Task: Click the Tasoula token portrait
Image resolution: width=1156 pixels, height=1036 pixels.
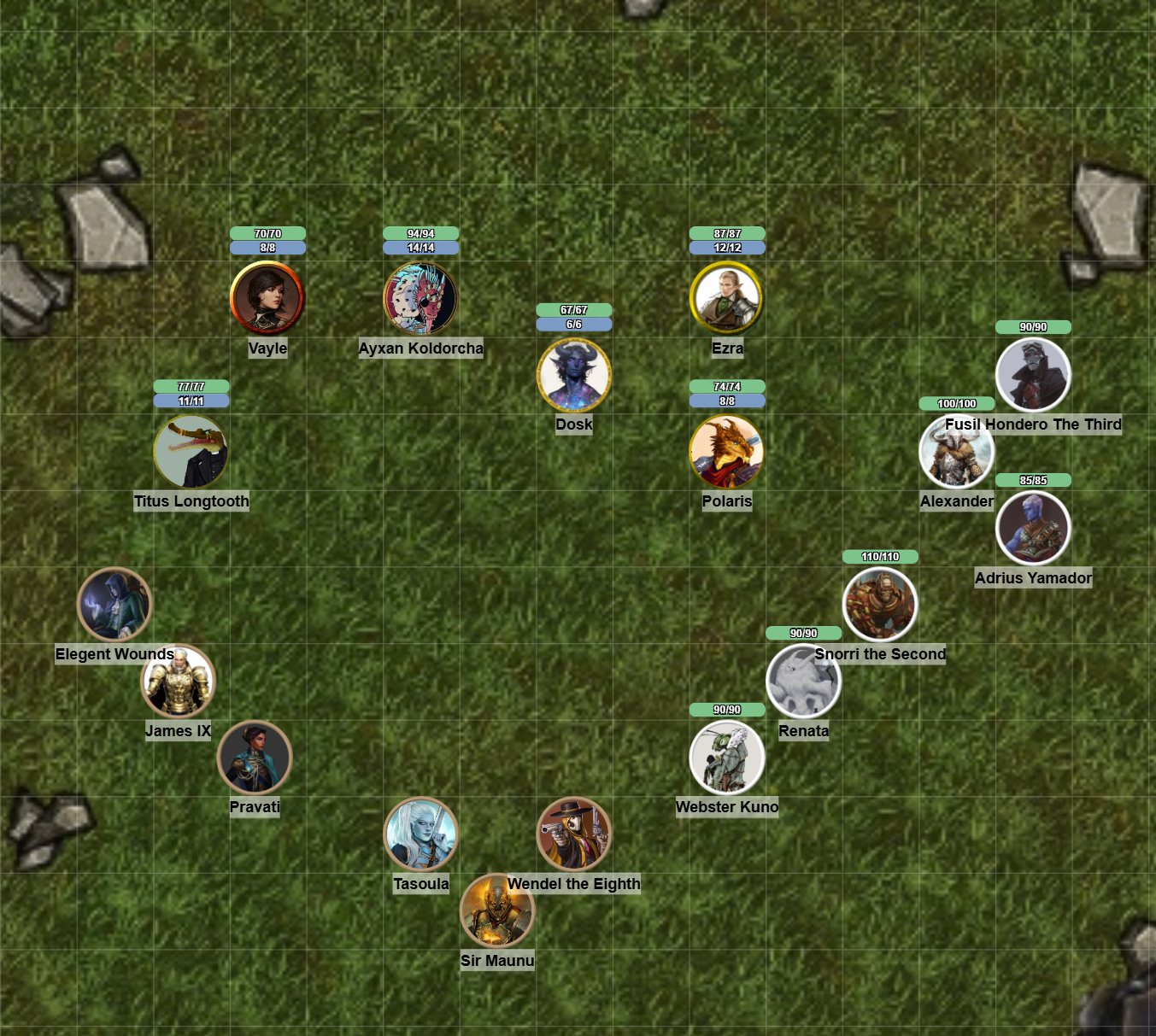Action: pos(420,834)
